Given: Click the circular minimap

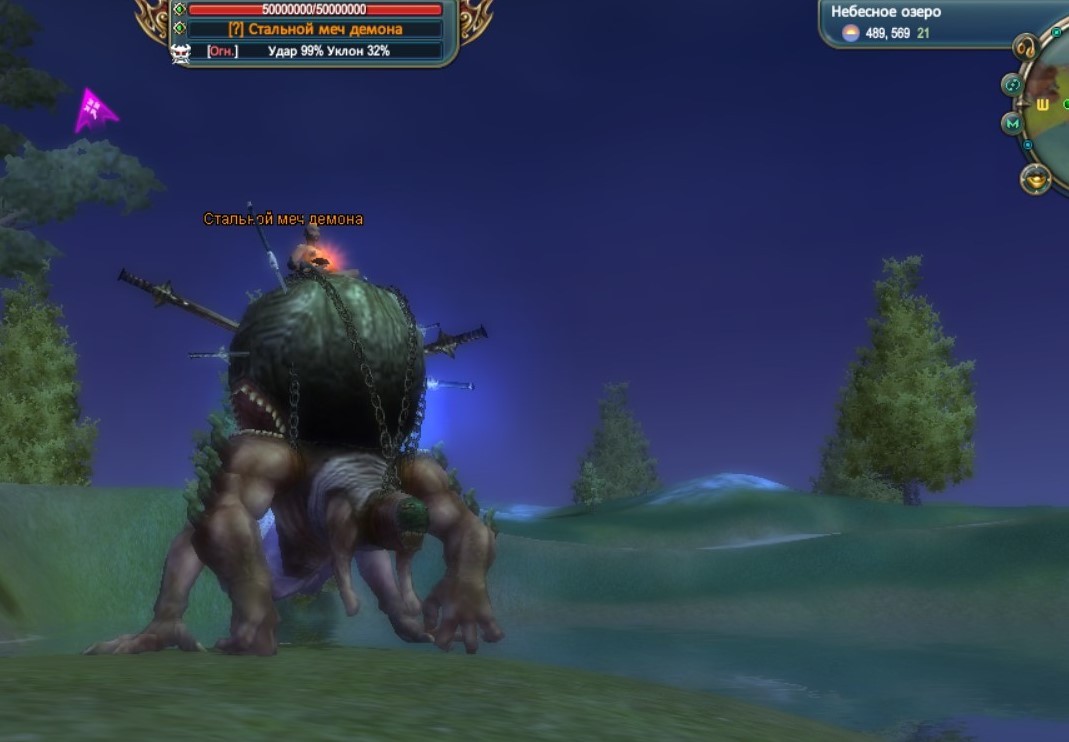Looking at the screenshot, I should (1052, 110).
